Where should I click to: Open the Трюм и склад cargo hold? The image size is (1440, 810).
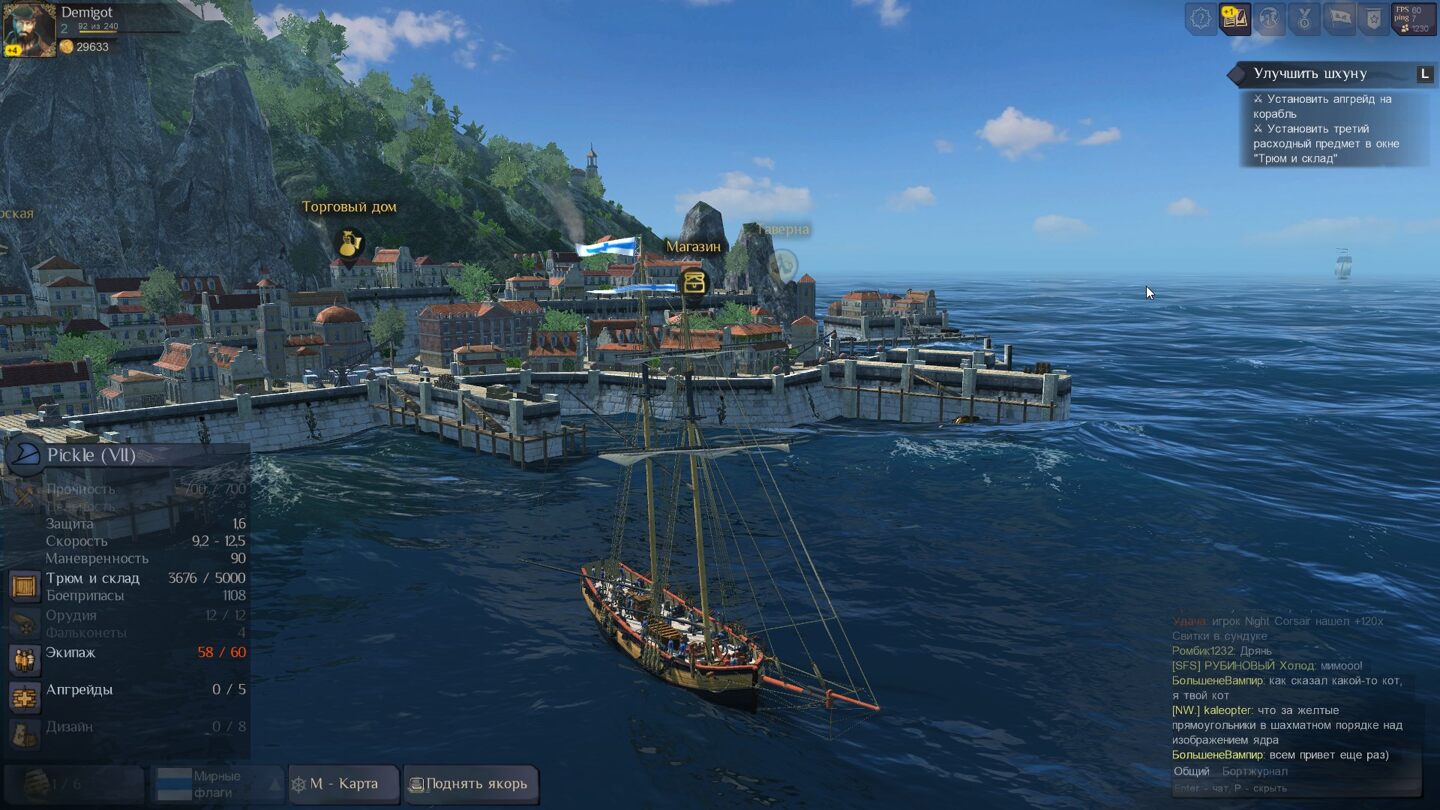(x=92, y=578)
